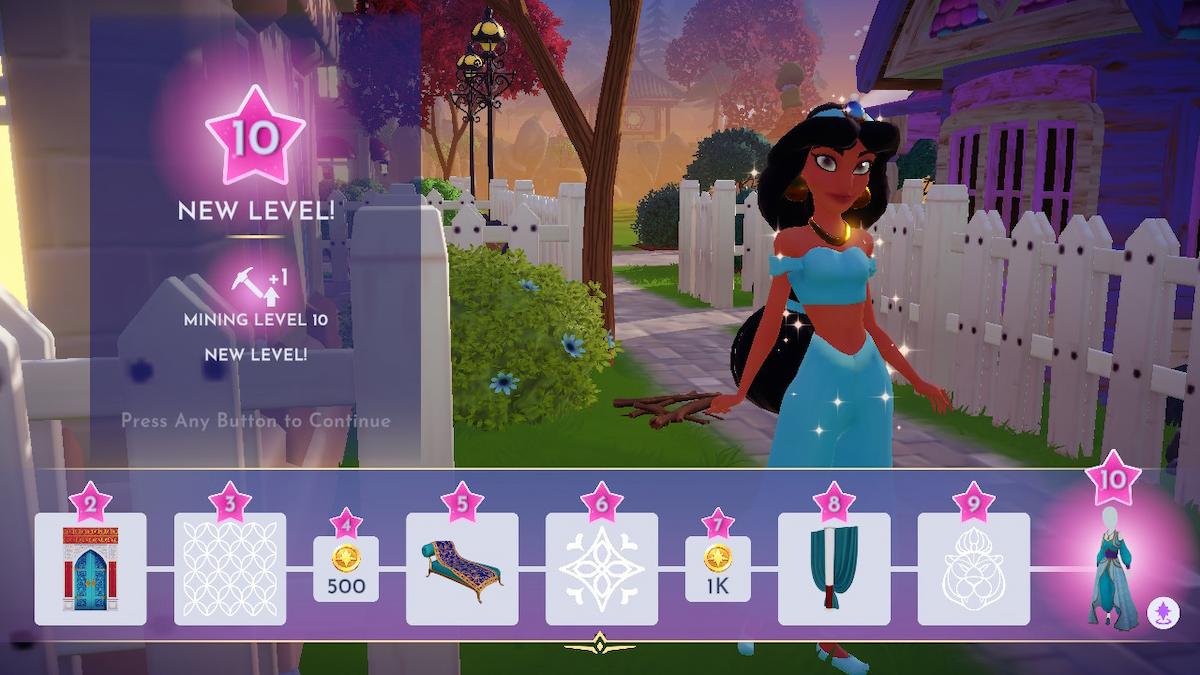Click the small purple badge beside the outfit
This screenshot has width=1200, height=675.
(1161, 609)
